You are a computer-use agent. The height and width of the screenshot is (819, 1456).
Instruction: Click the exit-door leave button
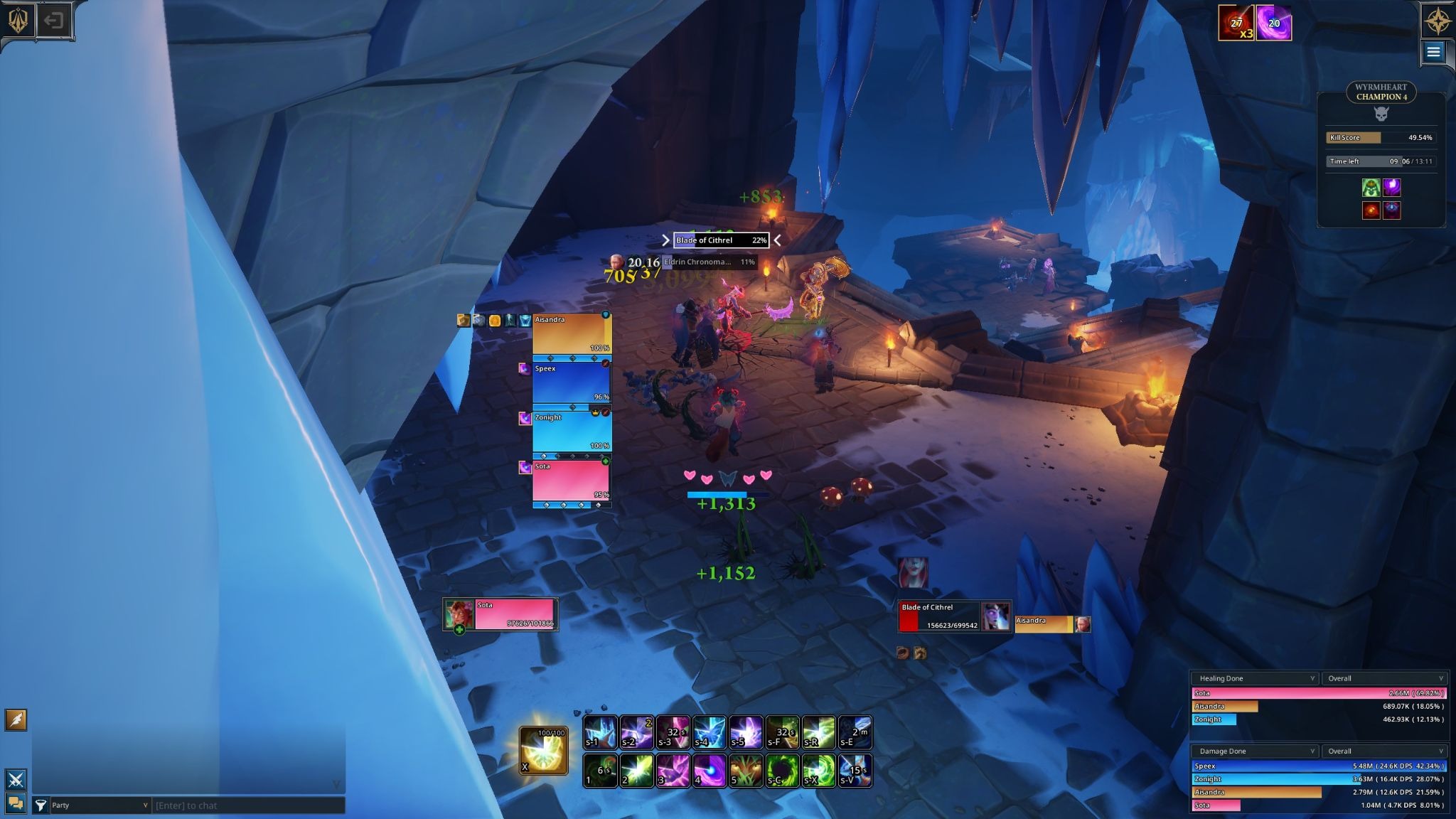coord(54,21)
